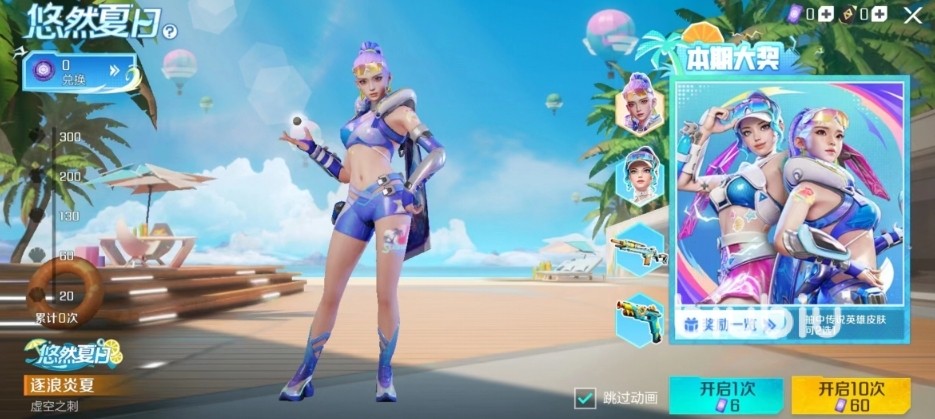
Task: Preview the purple-haired hero skin thumbnail
Action: [x=639, y=104]
